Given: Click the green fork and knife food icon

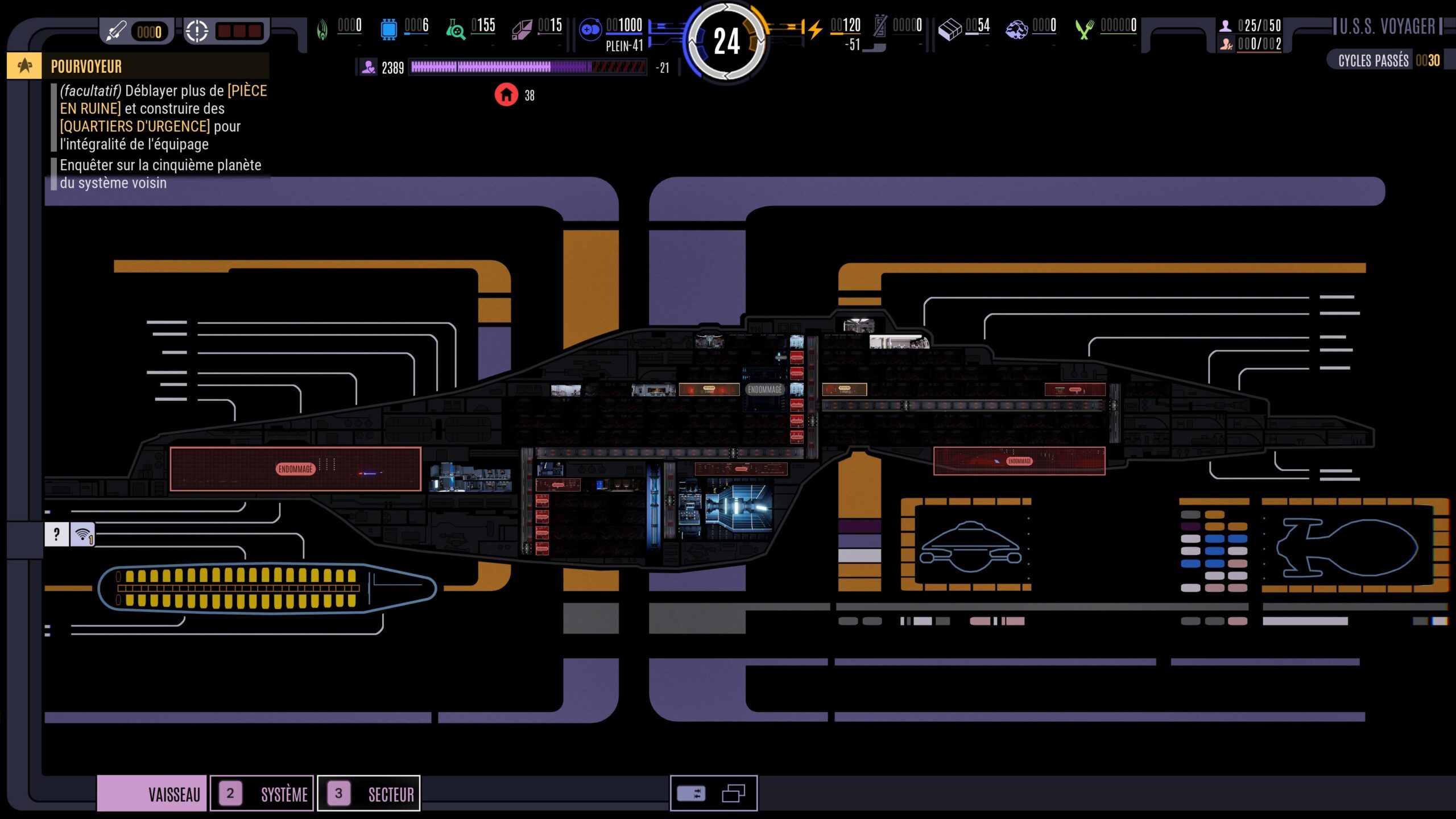Looking at the screenshot, I should [1085, 28].
